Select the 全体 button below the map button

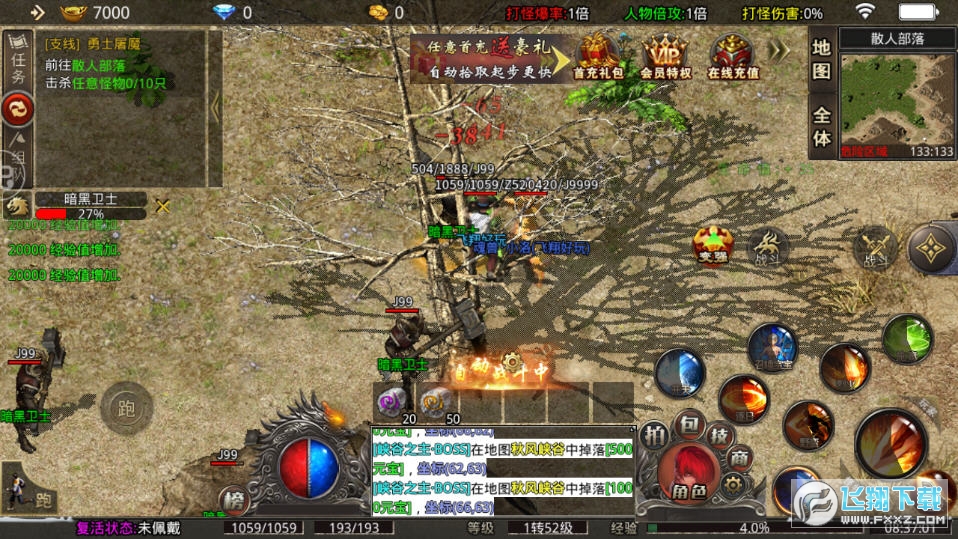821,127
